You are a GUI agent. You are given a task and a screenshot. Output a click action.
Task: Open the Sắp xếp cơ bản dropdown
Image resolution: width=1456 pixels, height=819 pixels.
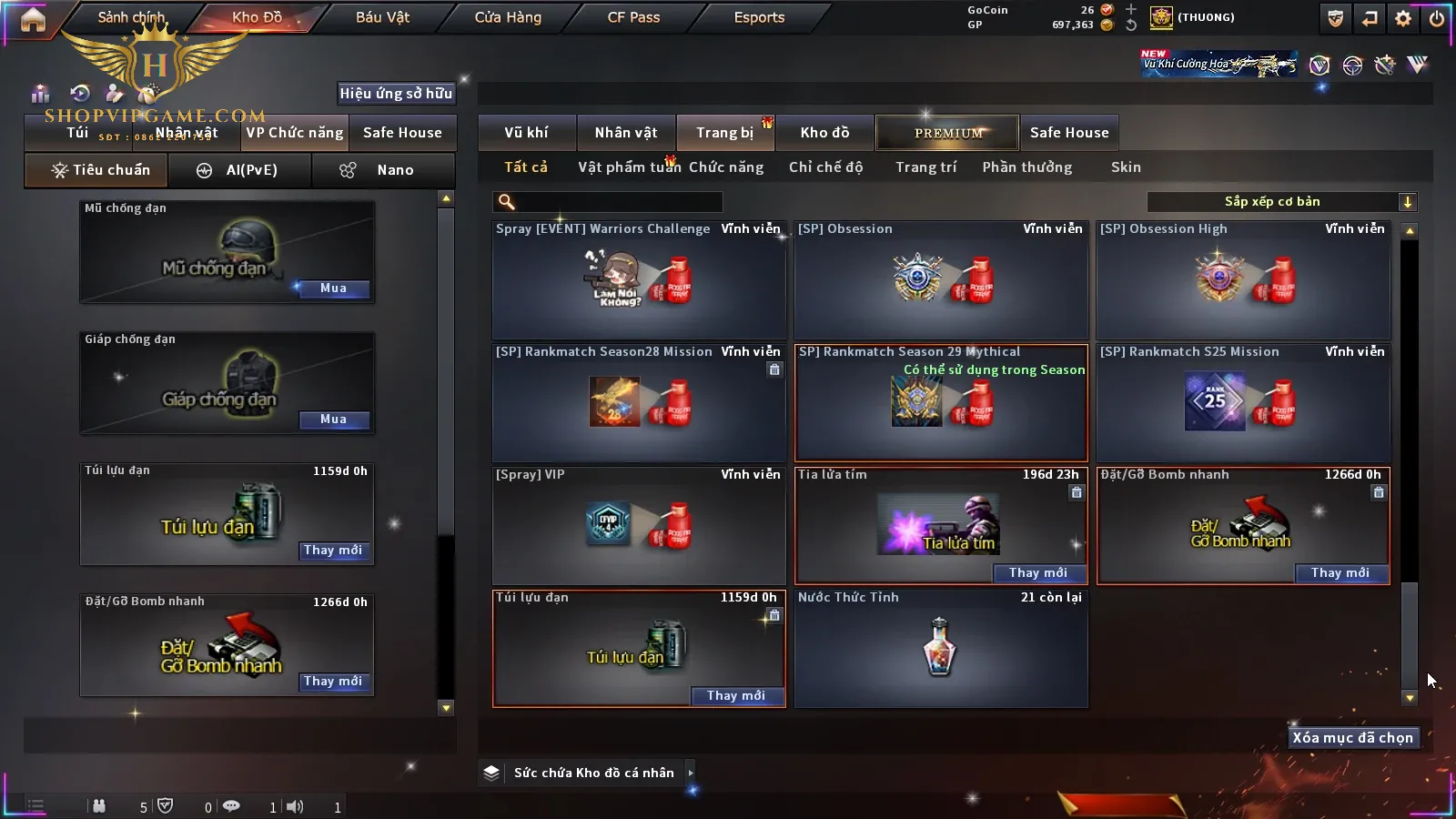tap(1281, 202)
